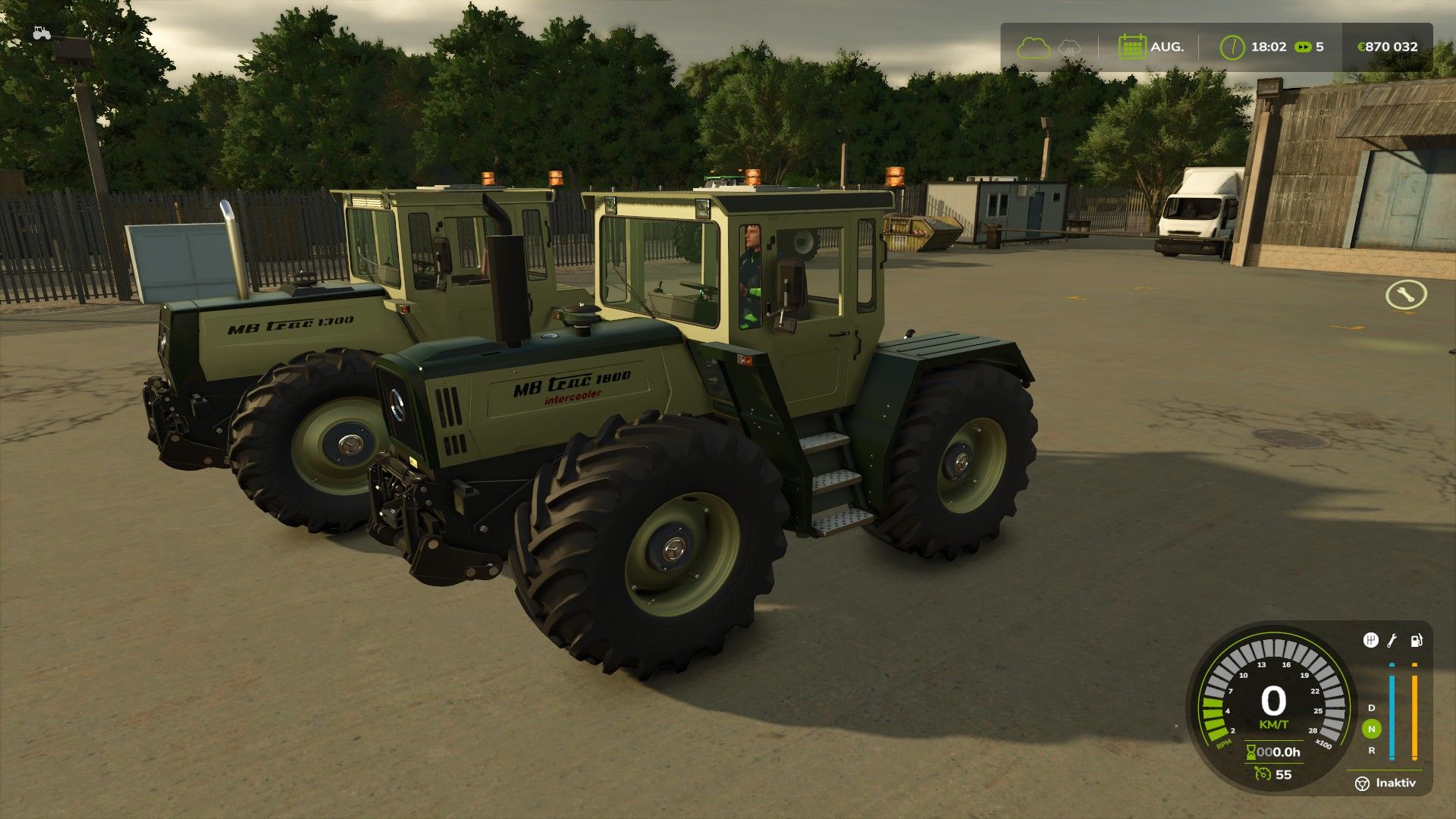Switch to the R reverse direction
The height and width of the screenshot is (819, 1456).
tap(1371, 750)
